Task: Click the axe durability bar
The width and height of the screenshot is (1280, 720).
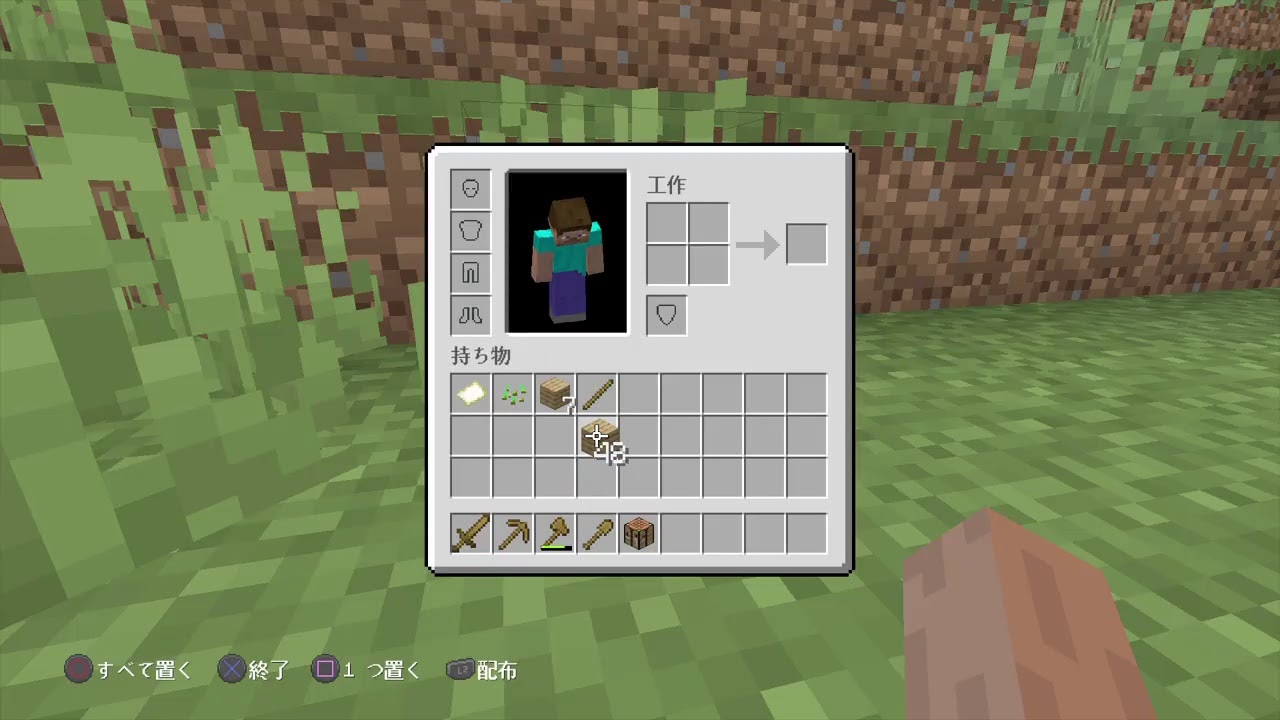Action: (556, 547)
